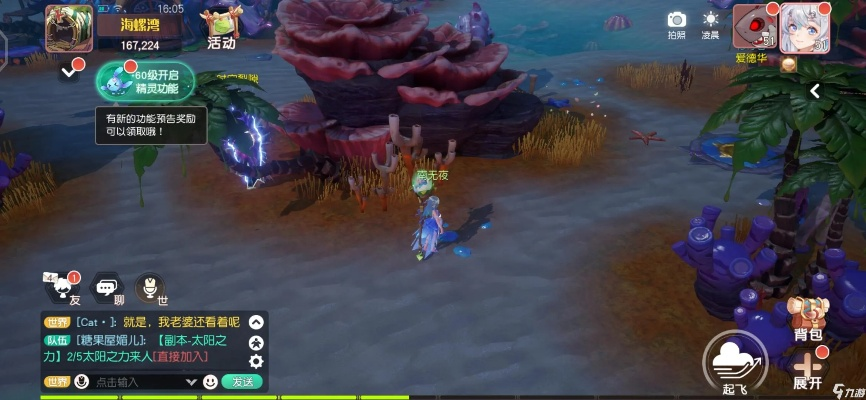Viewport: 866px width, 400px height.
Task: Join the party via 直接加入 link
Action: (184, 356)
